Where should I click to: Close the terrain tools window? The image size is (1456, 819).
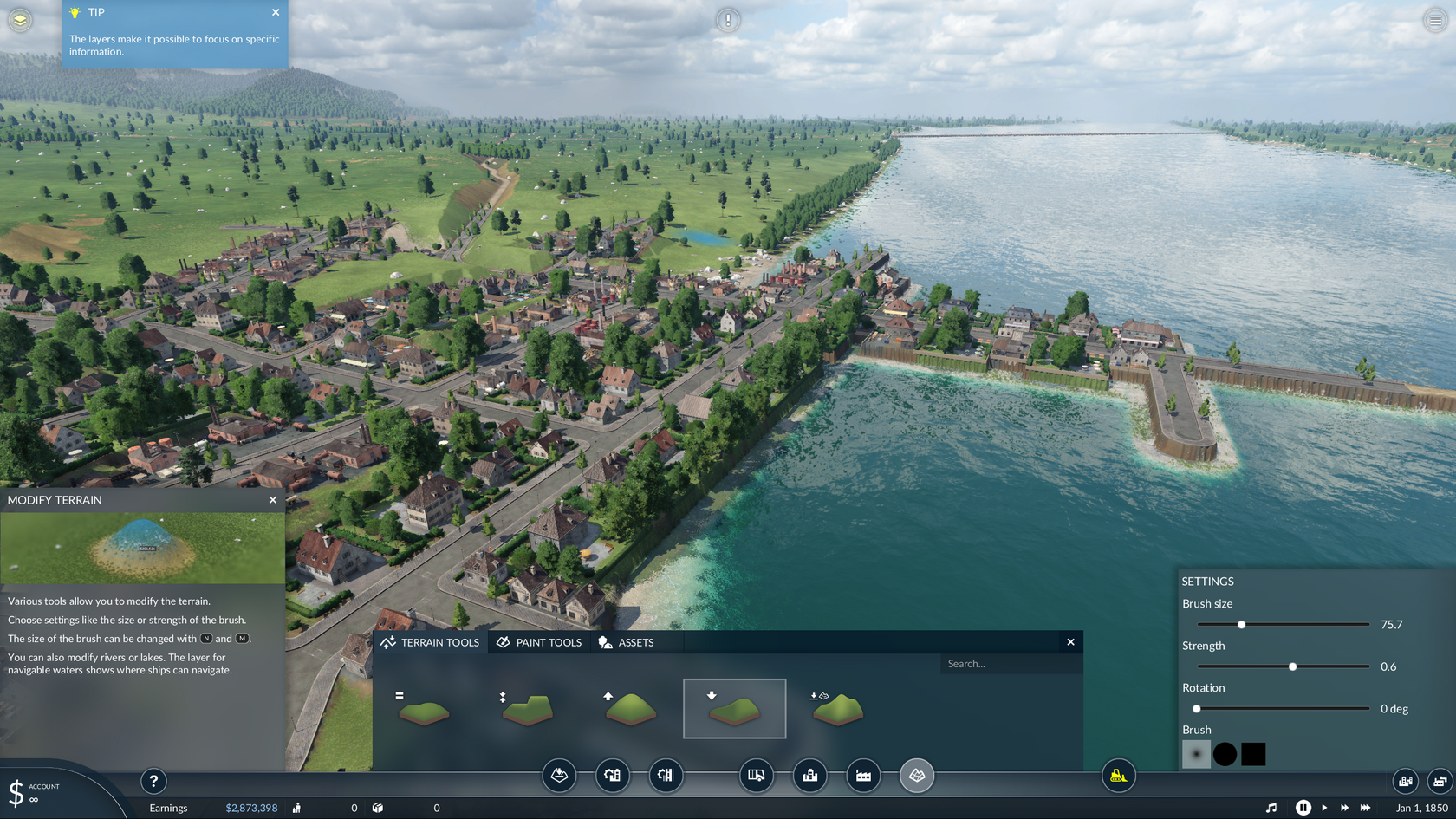pos(1070,642)
